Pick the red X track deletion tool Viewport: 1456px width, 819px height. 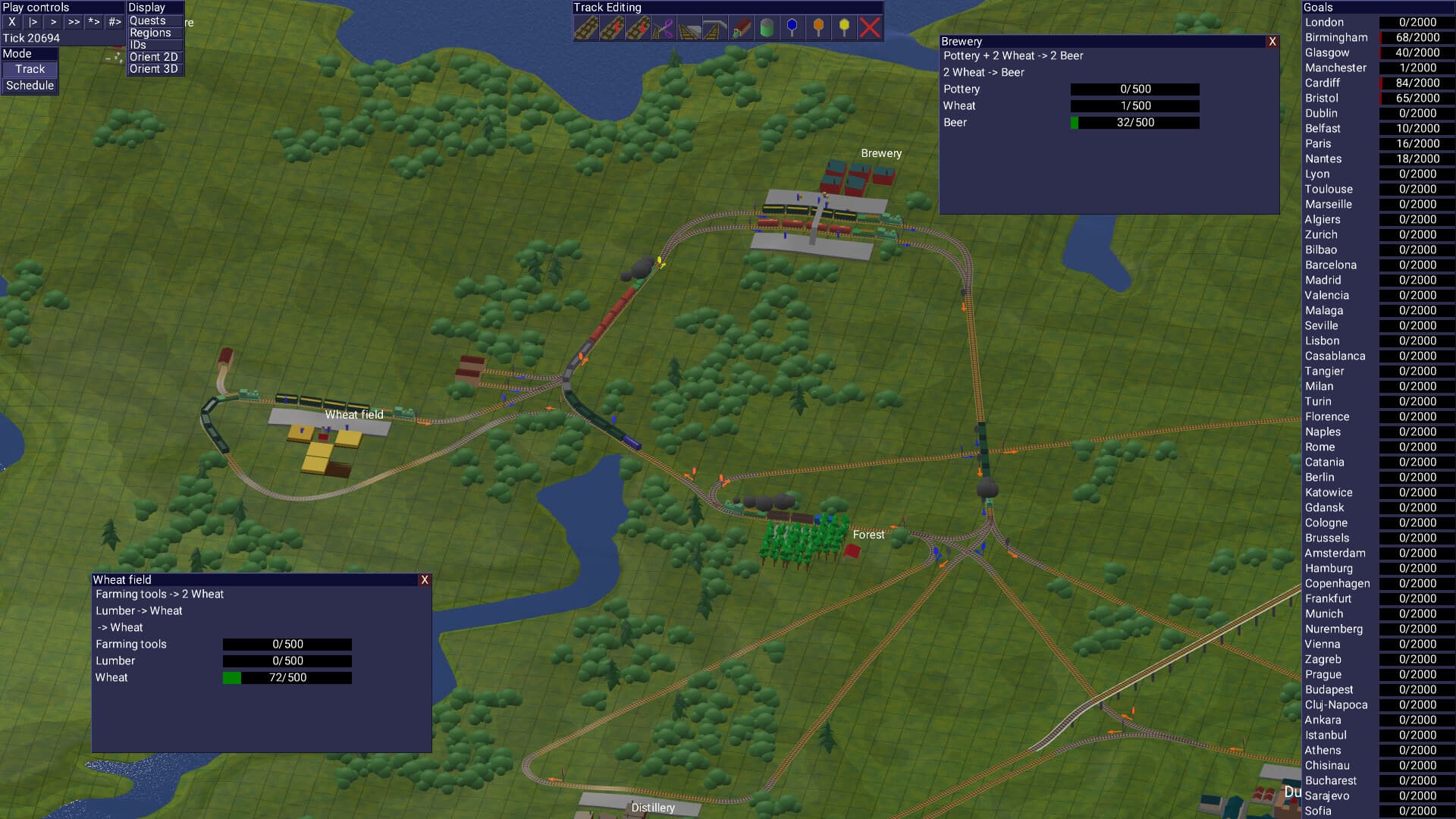pos(868,28)
